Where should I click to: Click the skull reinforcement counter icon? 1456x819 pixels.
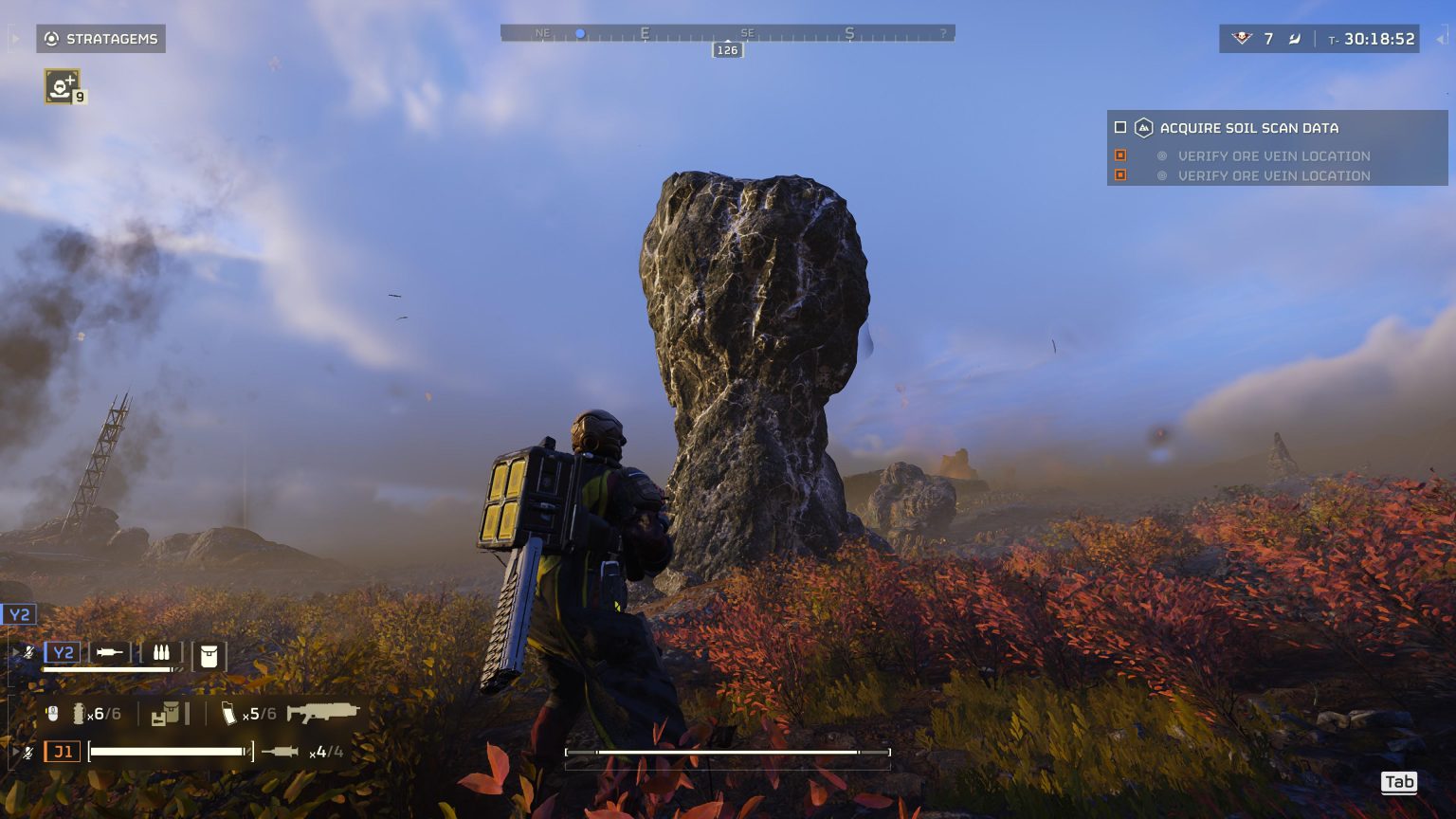[1241, 39]
